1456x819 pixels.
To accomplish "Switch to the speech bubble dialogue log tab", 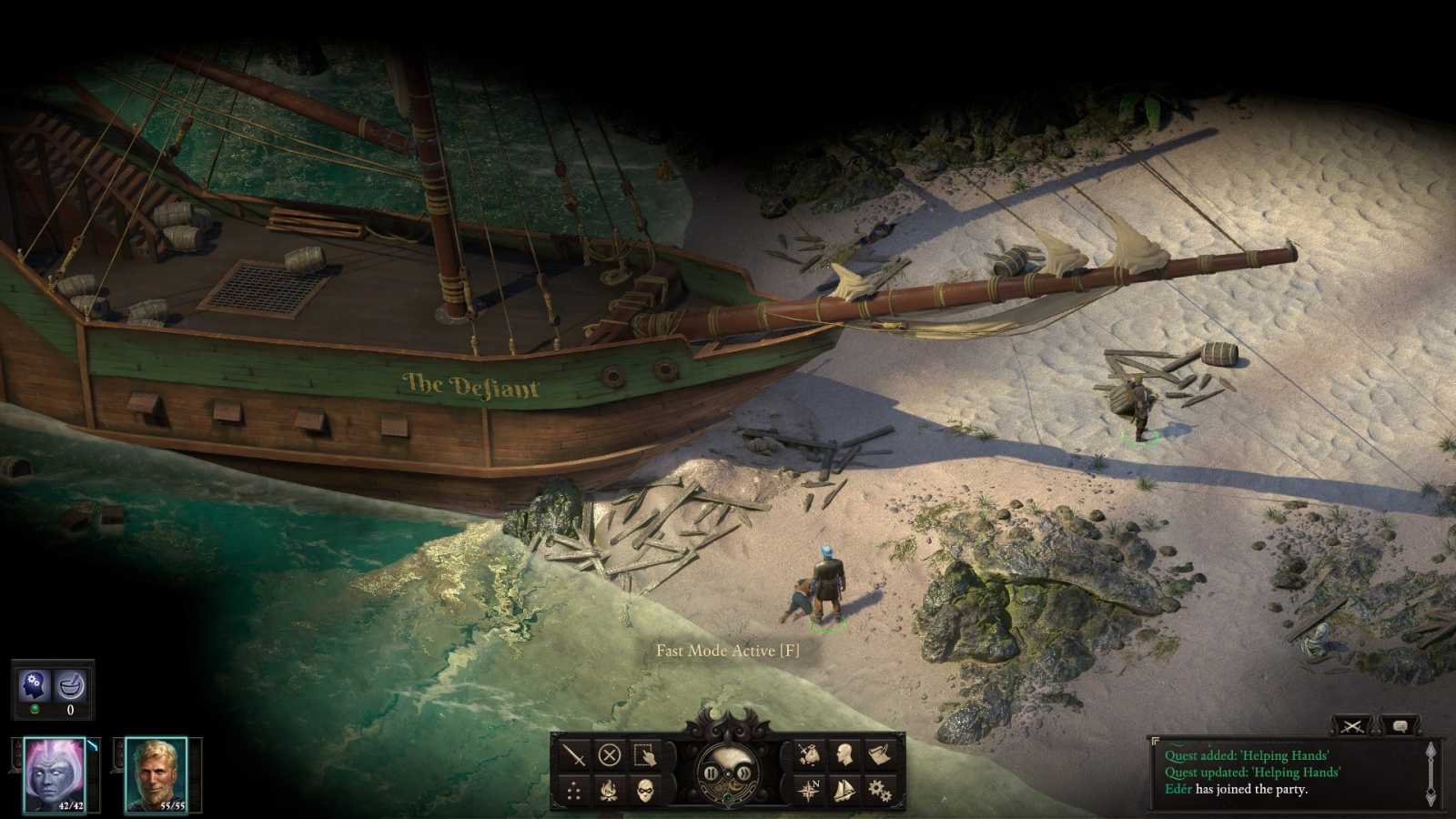I will pyautogui.click(x=1400, y=726).
